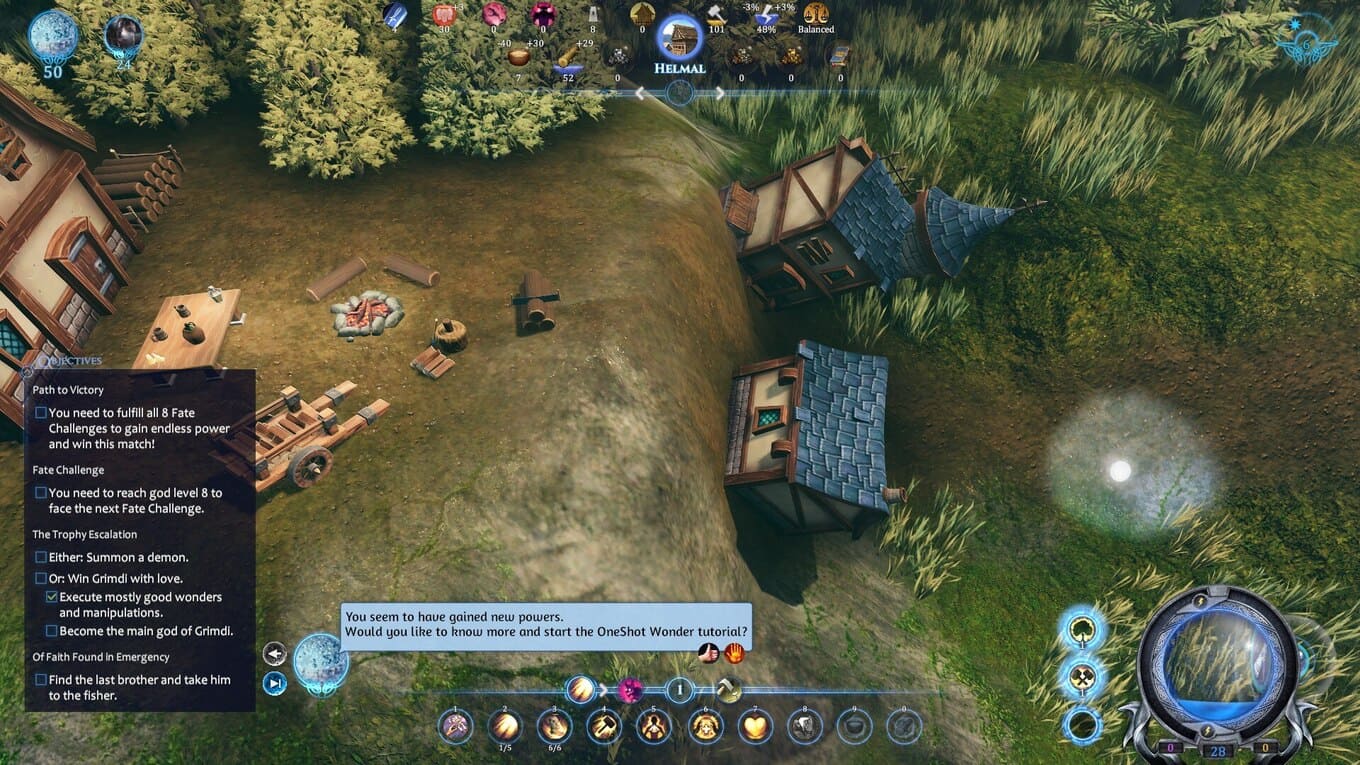Click the crossed axes icon beside the orb
This screenshot has height=765, width=1360.
coord(1082,677)
